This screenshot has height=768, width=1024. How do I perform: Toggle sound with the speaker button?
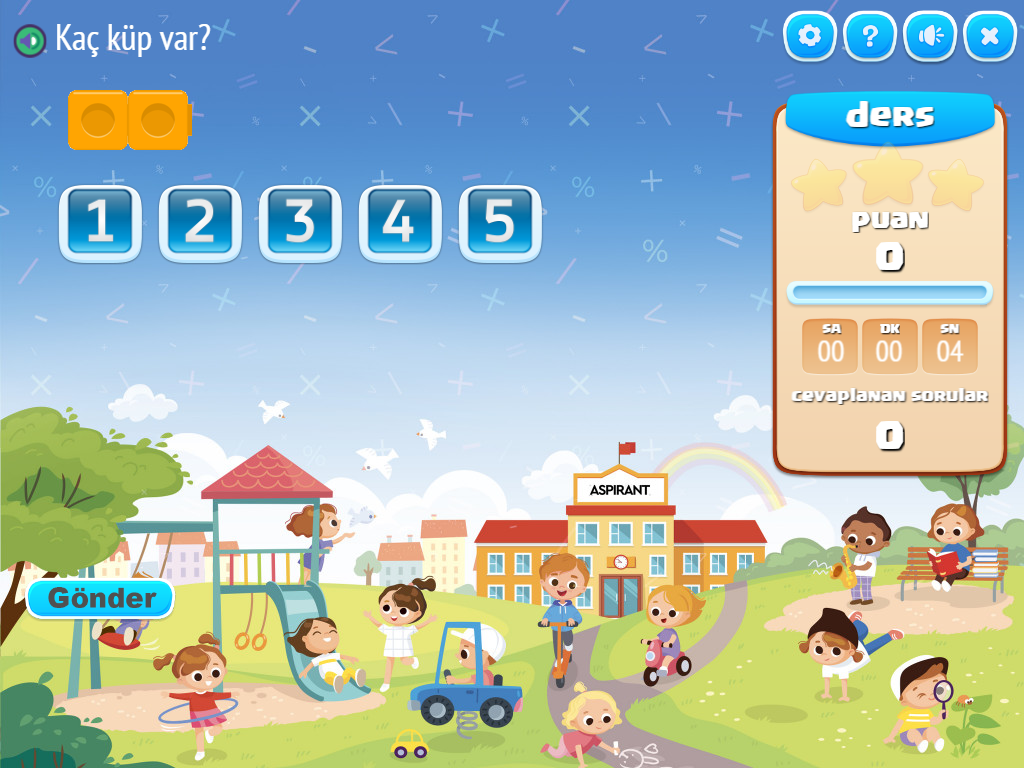pyautogui.click(x=930, y=37)
